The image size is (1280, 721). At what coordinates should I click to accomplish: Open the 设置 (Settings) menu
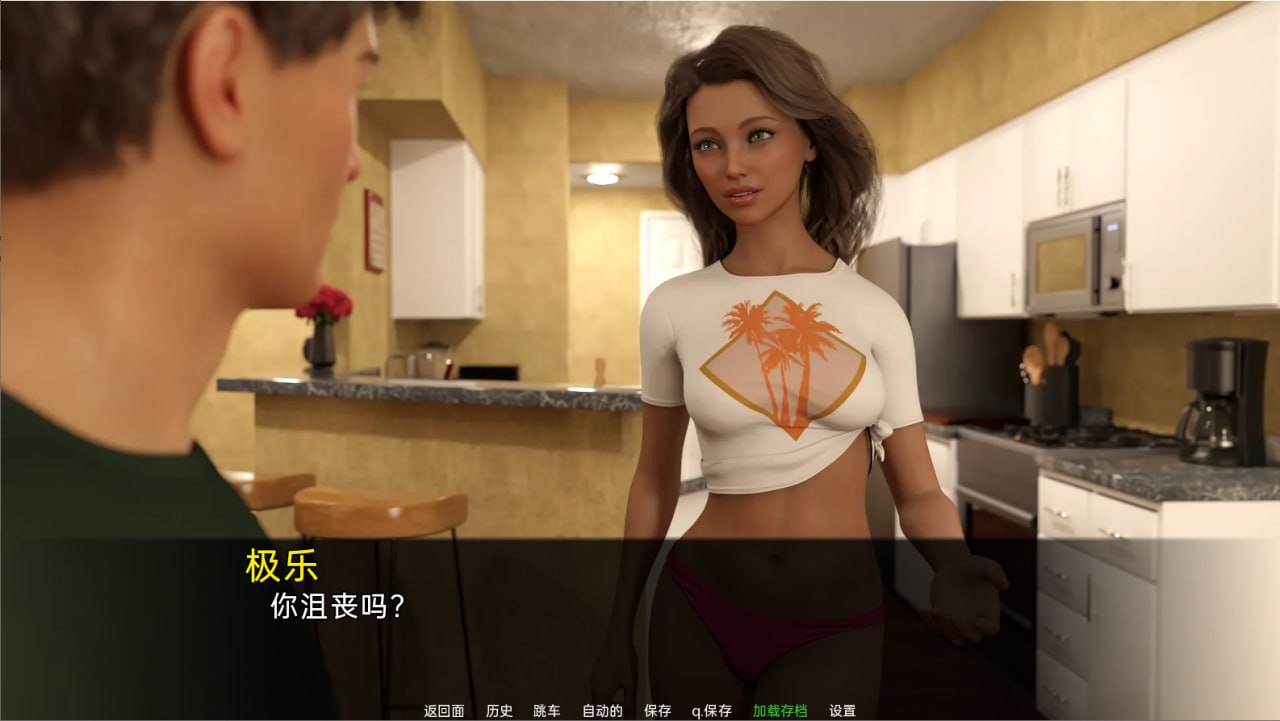(x=842, y=711)
